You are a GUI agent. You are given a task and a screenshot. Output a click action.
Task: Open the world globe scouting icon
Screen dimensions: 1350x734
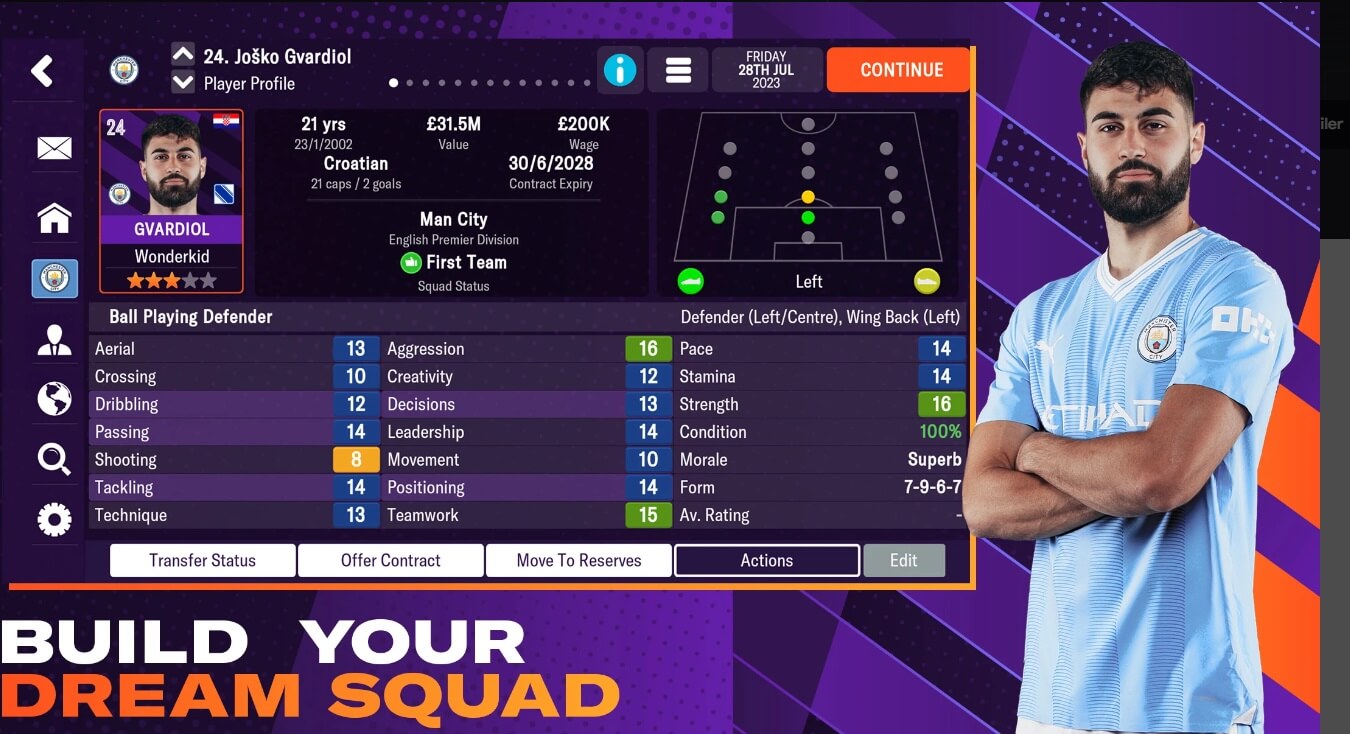tap(53, 398)
